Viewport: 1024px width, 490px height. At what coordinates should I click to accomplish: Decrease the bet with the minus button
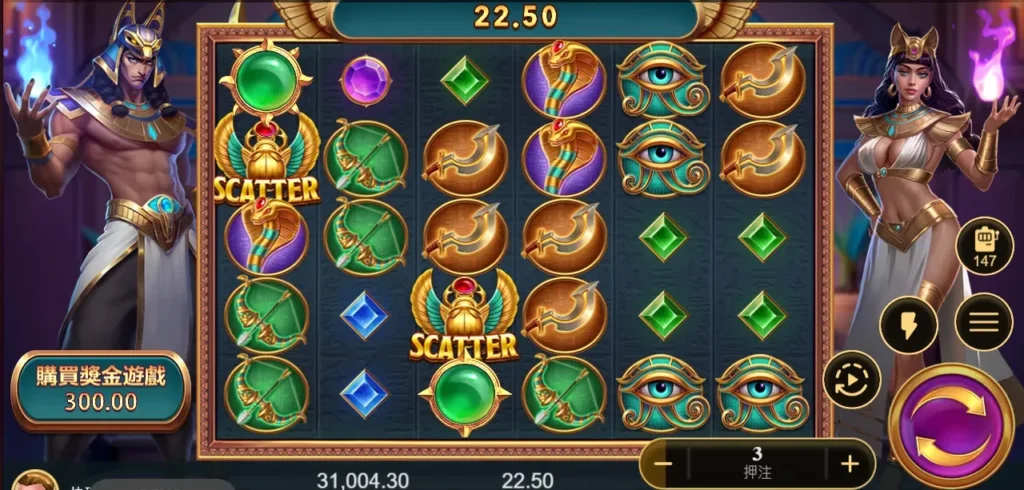click(x=663, y=463)
